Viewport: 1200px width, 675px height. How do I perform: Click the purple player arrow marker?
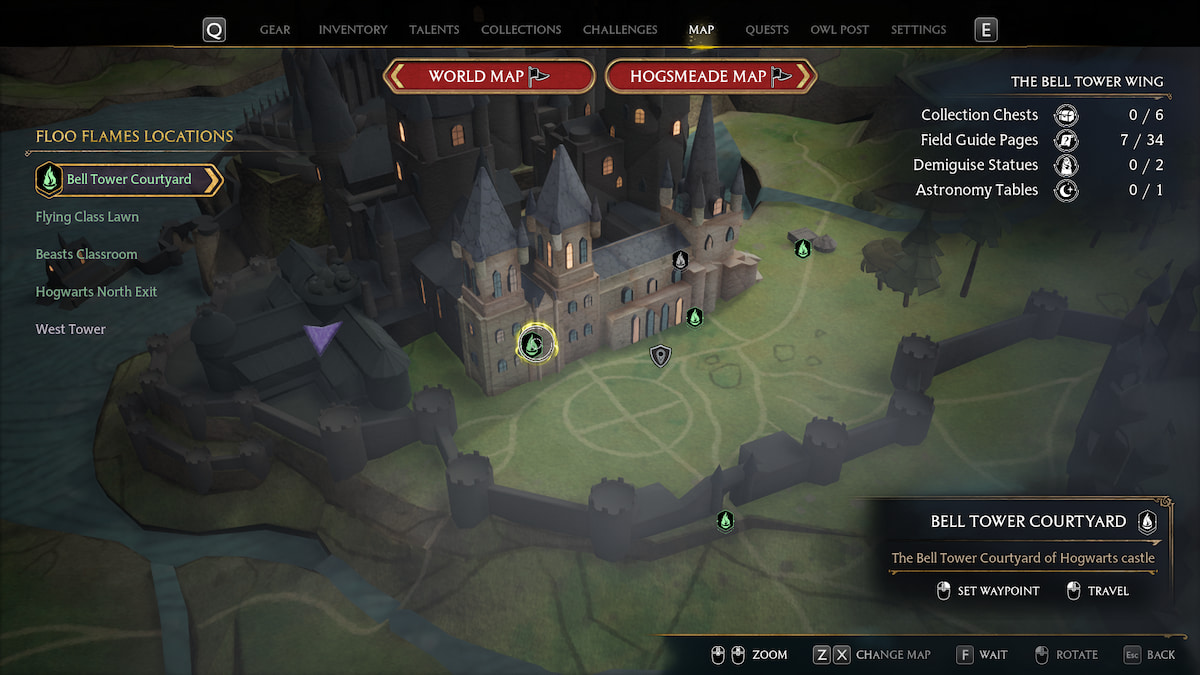point(323,336)
